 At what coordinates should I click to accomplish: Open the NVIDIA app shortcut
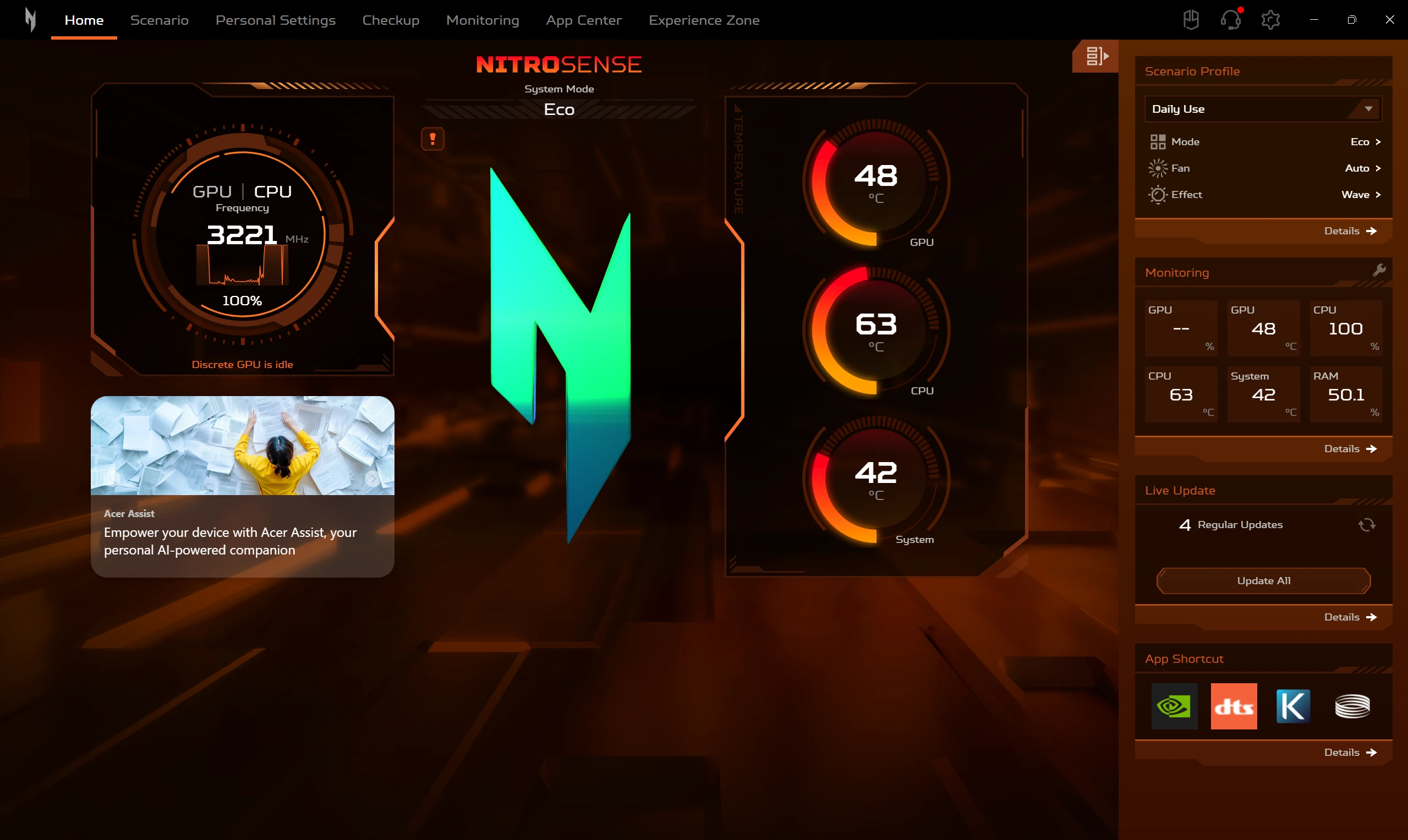[x=1175, y=706]
